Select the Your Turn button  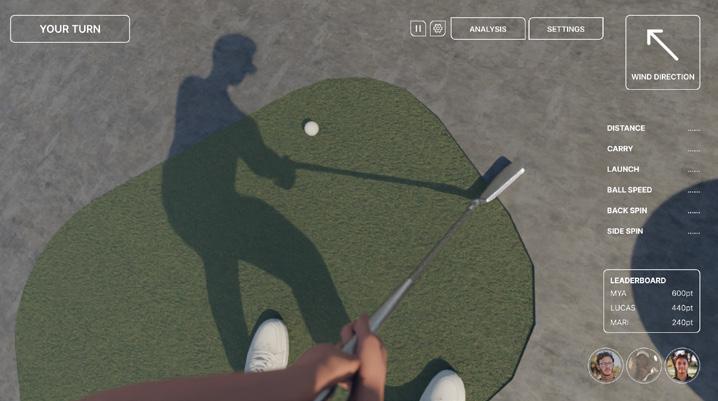70,29
